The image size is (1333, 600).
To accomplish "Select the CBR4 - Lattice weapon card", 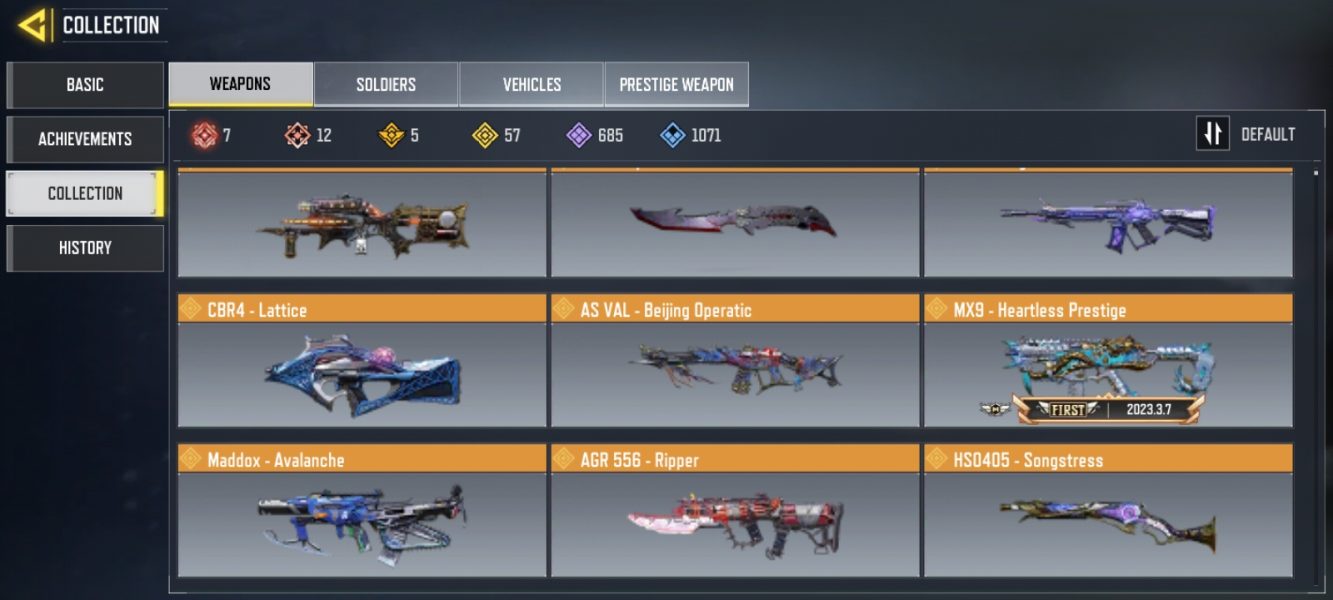I will click(x=362, y=362).
